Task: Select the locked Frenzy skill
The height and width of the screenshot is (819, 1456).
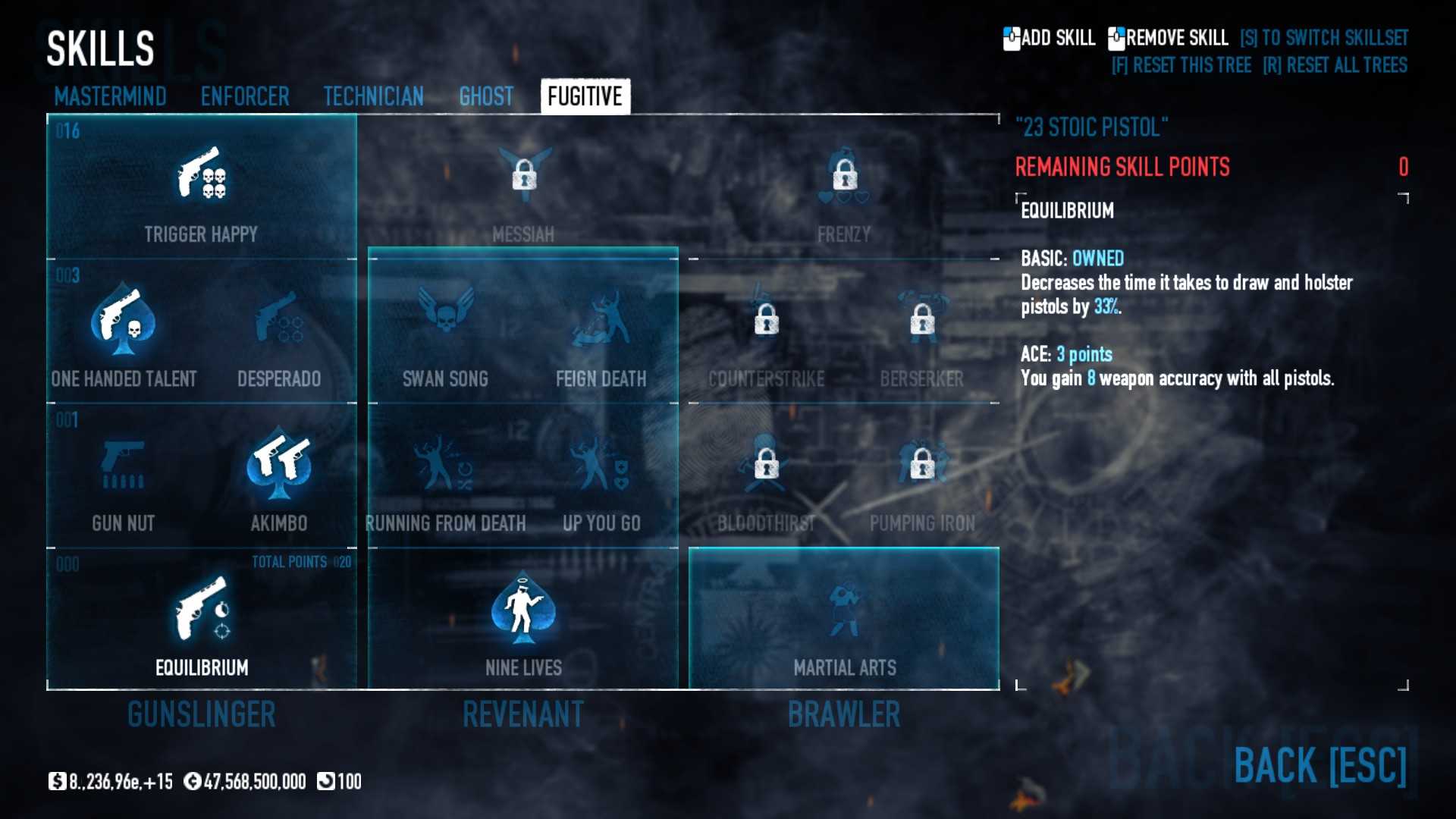Action: pyautogui.click(x=844, y=176)
